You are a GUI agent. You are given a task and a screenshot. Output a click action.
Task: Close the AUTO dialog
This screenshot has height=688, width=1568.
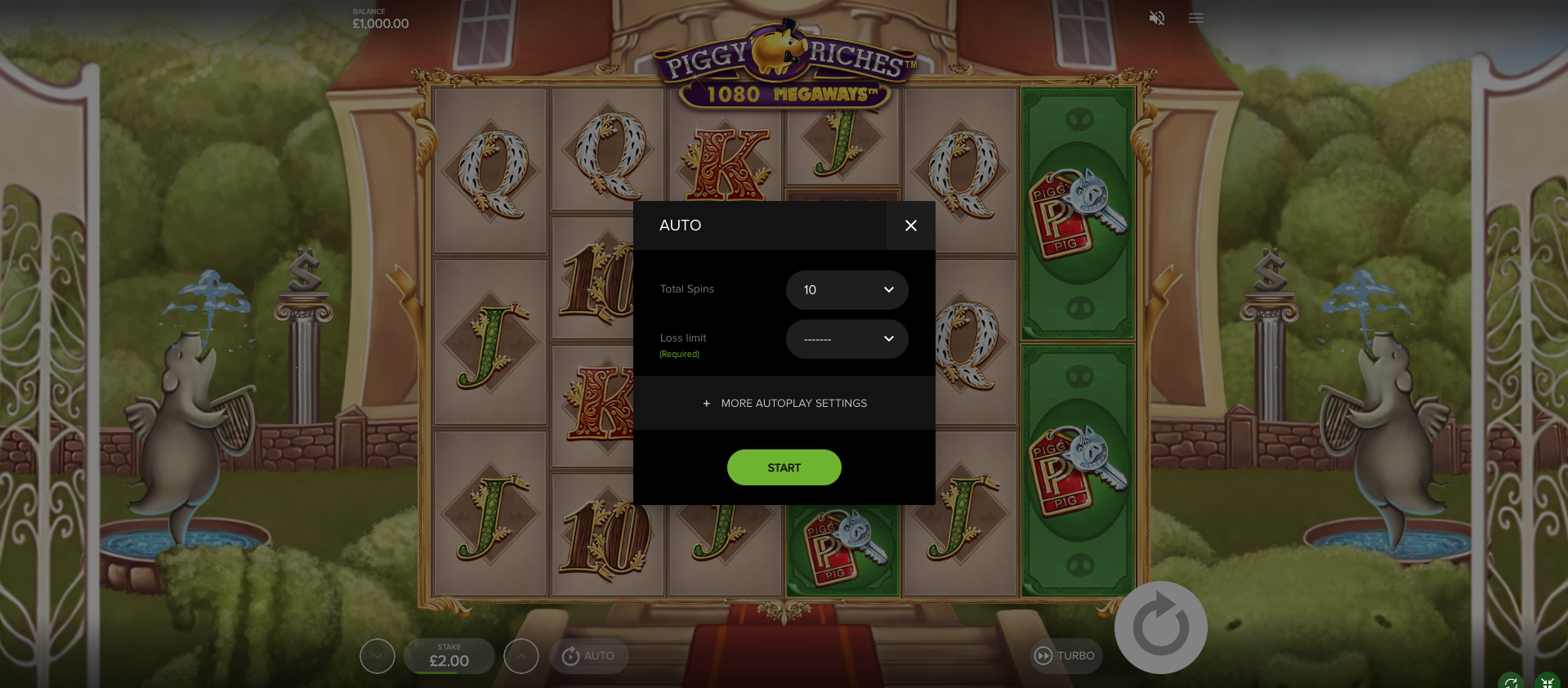910,226
